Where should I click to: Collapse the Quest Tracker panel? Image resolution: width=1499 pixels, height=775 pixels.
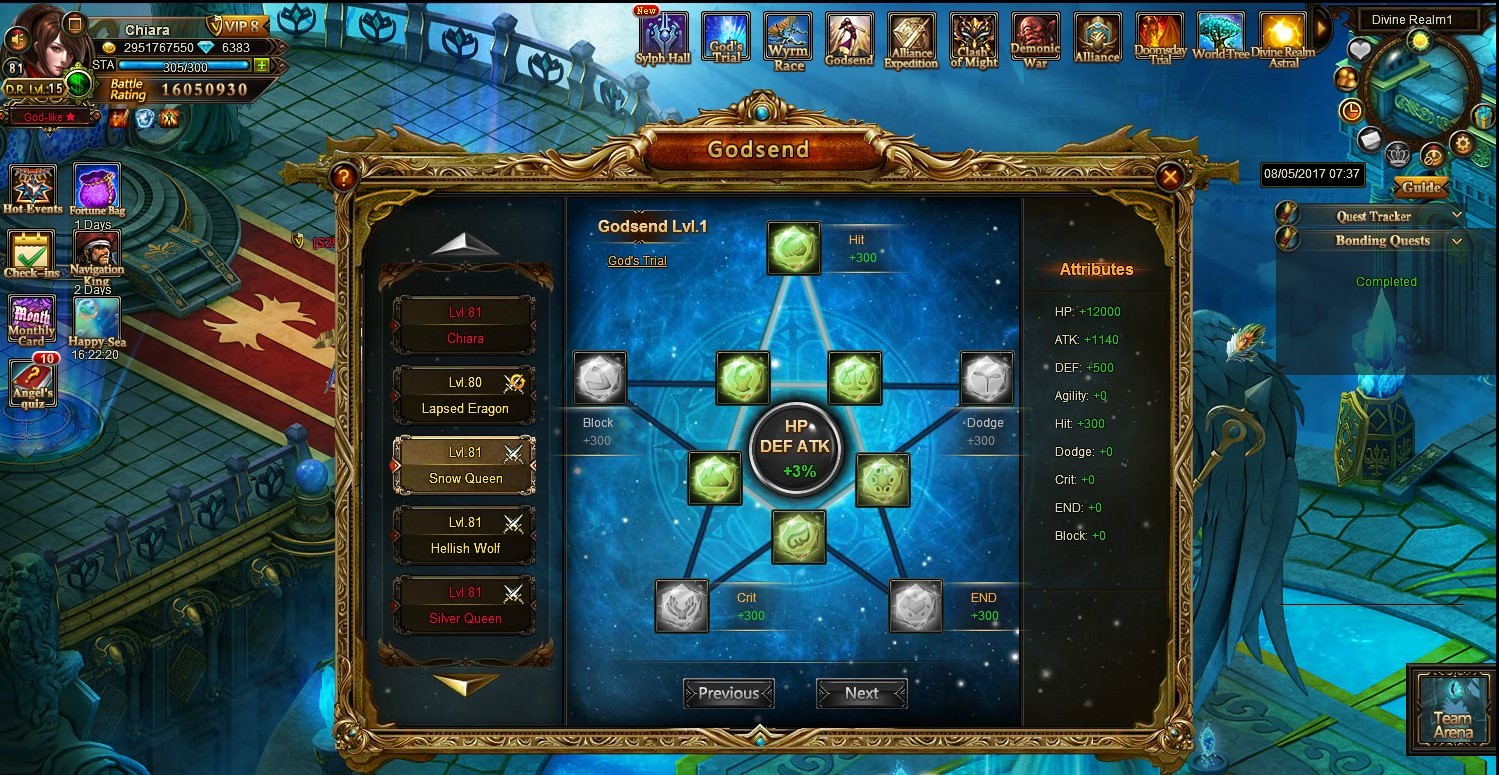click(1456, 215)
